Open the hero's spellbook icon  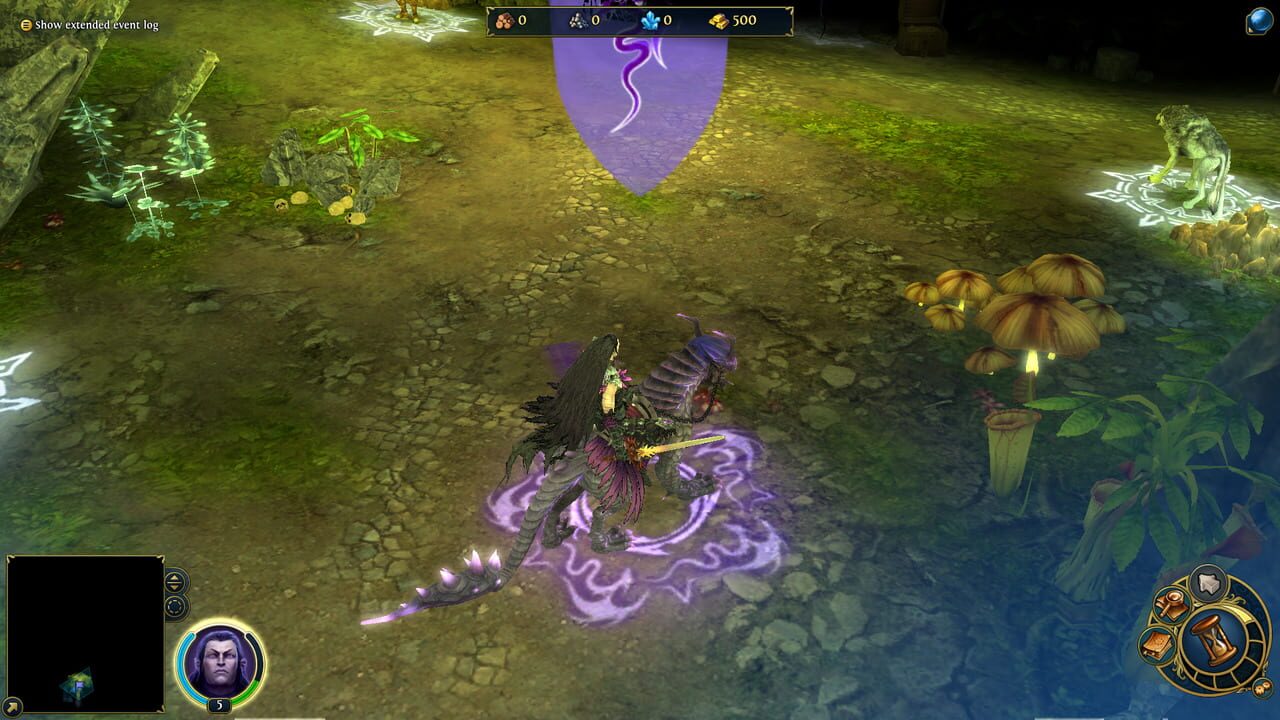click(x=1157, y=646)
